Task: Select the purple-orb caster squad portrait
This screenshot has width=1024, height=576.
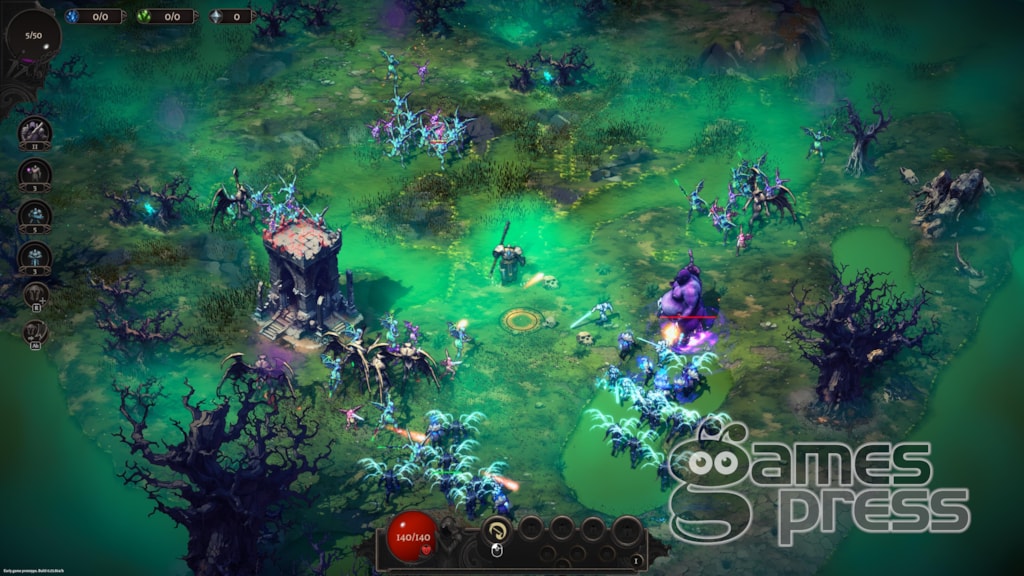Action: [35, 174]
